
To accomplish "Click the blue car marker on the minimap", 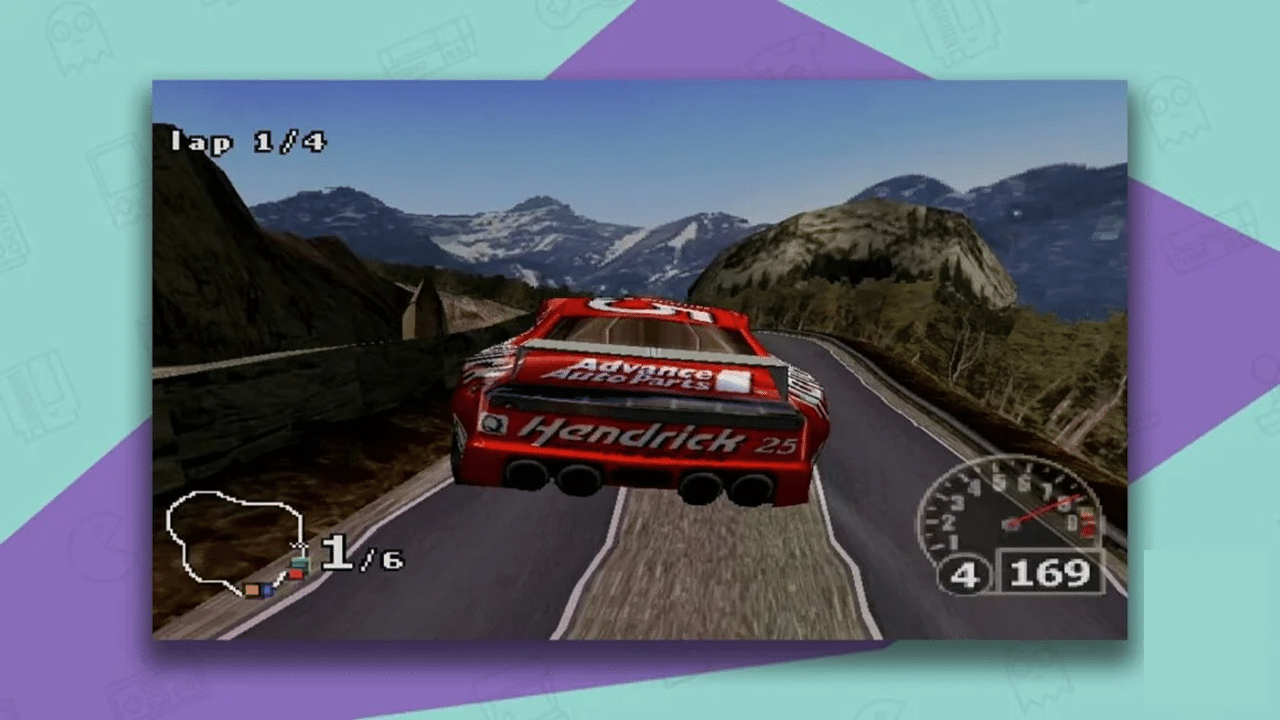I will coord(266,591).
